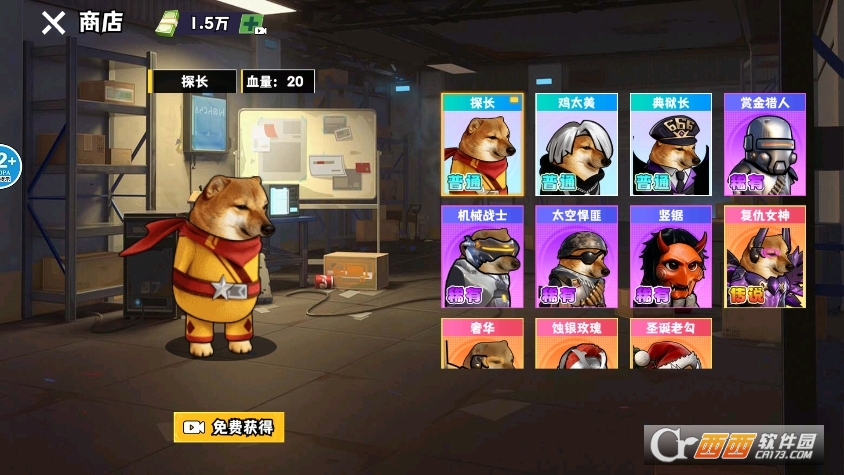This screenshot has width=844, height=475.
Task: Select the 探长 detective skin card
Action: (483, 144)
